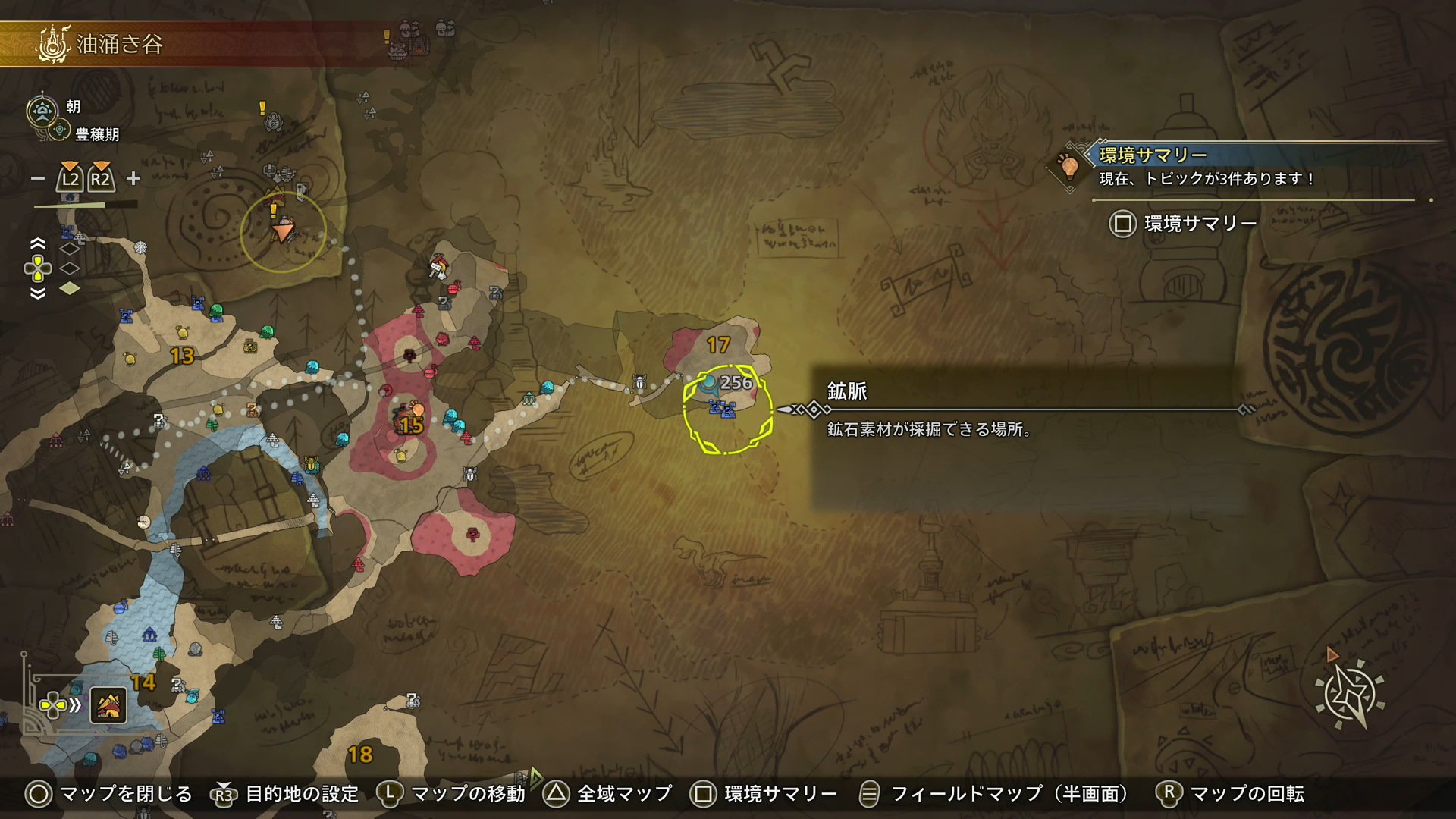1456x819 pixels.
Task: Select the area 17 number on the map
Action: (717, 345)
